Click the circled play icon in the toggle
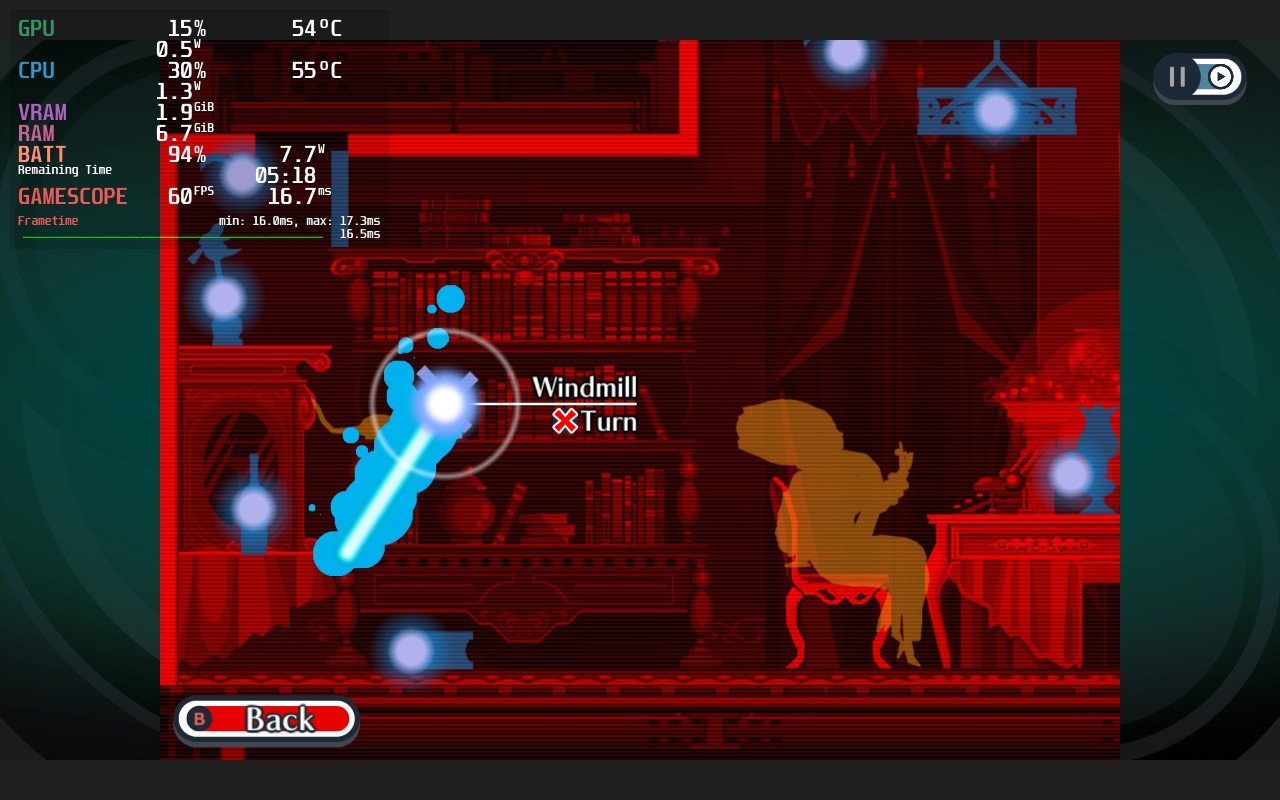 coord(1220,77)
